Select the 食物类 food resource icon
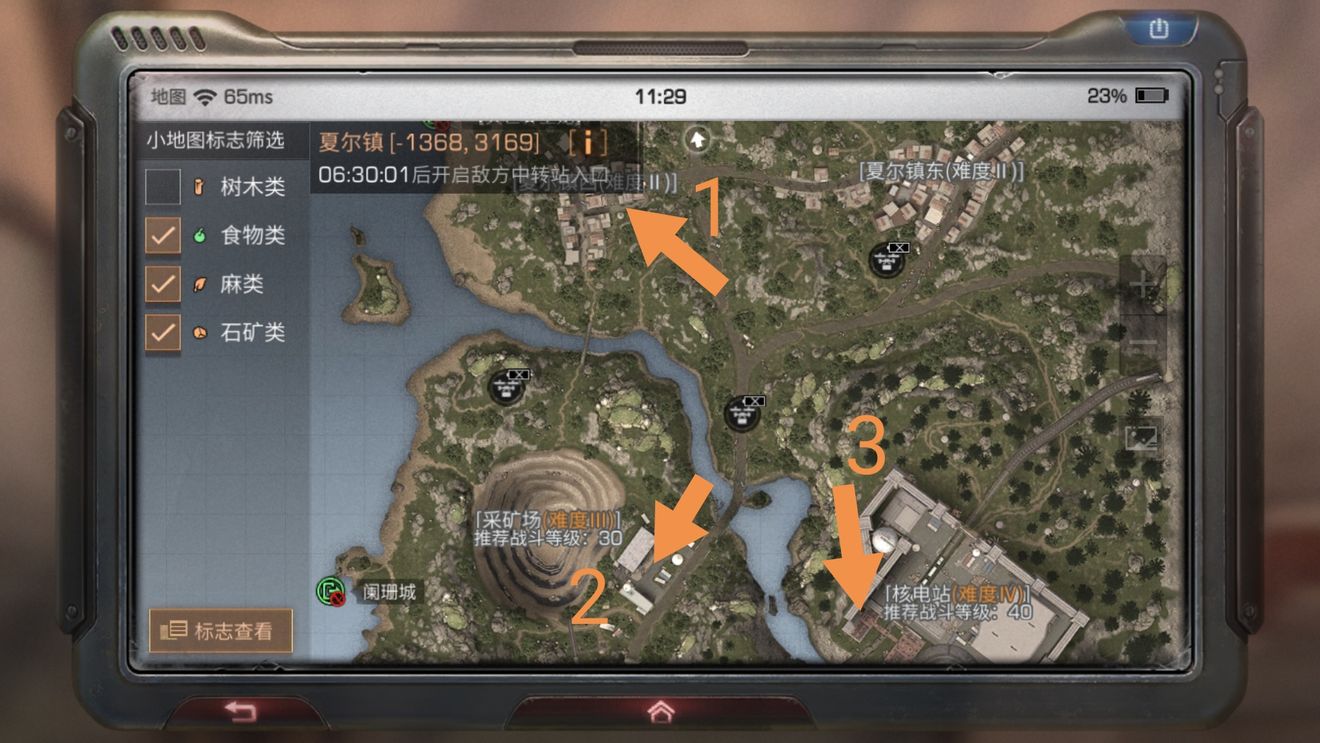 pyautogui.click(x=200, y=238)
